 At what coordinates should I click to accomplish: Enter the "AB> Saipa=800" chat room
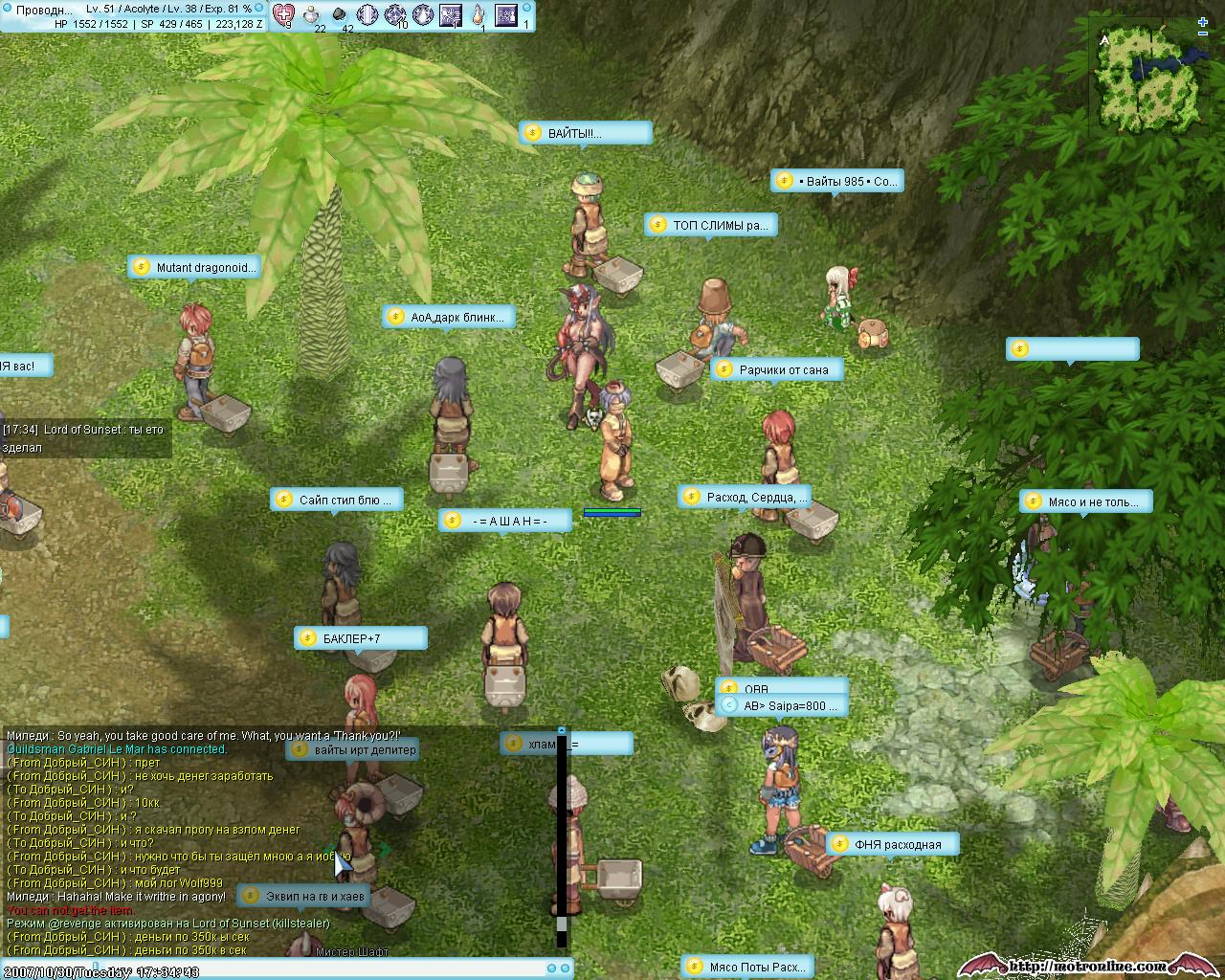coord(782,706)
